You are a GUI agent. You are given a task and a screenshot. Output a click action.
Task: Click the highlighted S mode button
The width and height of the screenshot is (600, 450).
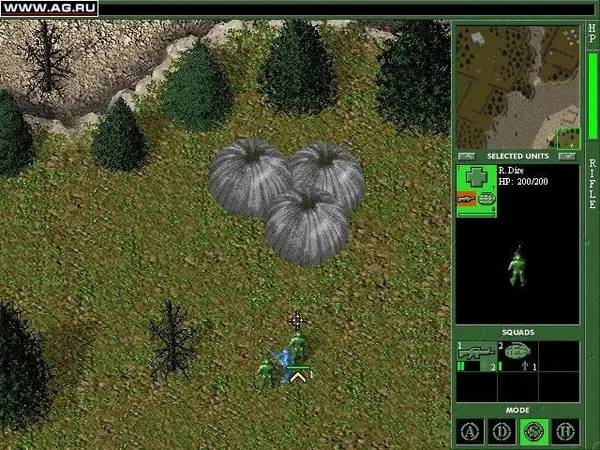(533, 431)
